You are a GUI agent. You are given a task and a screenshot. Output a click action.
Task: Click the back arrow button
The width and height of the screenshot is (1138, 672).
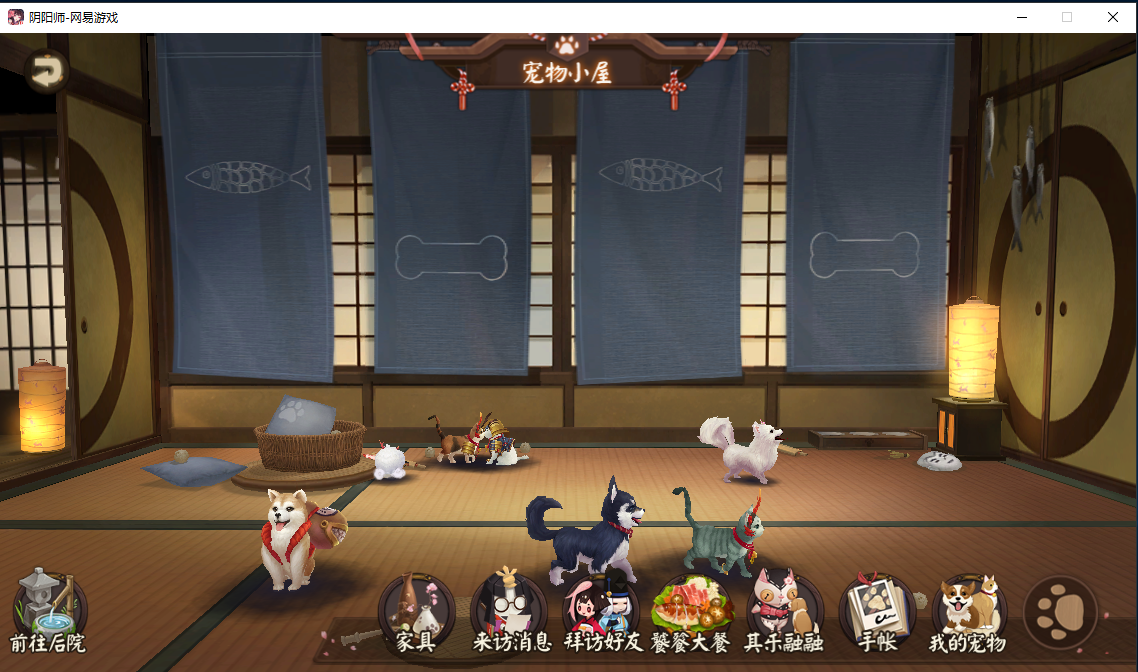point(46,71)
